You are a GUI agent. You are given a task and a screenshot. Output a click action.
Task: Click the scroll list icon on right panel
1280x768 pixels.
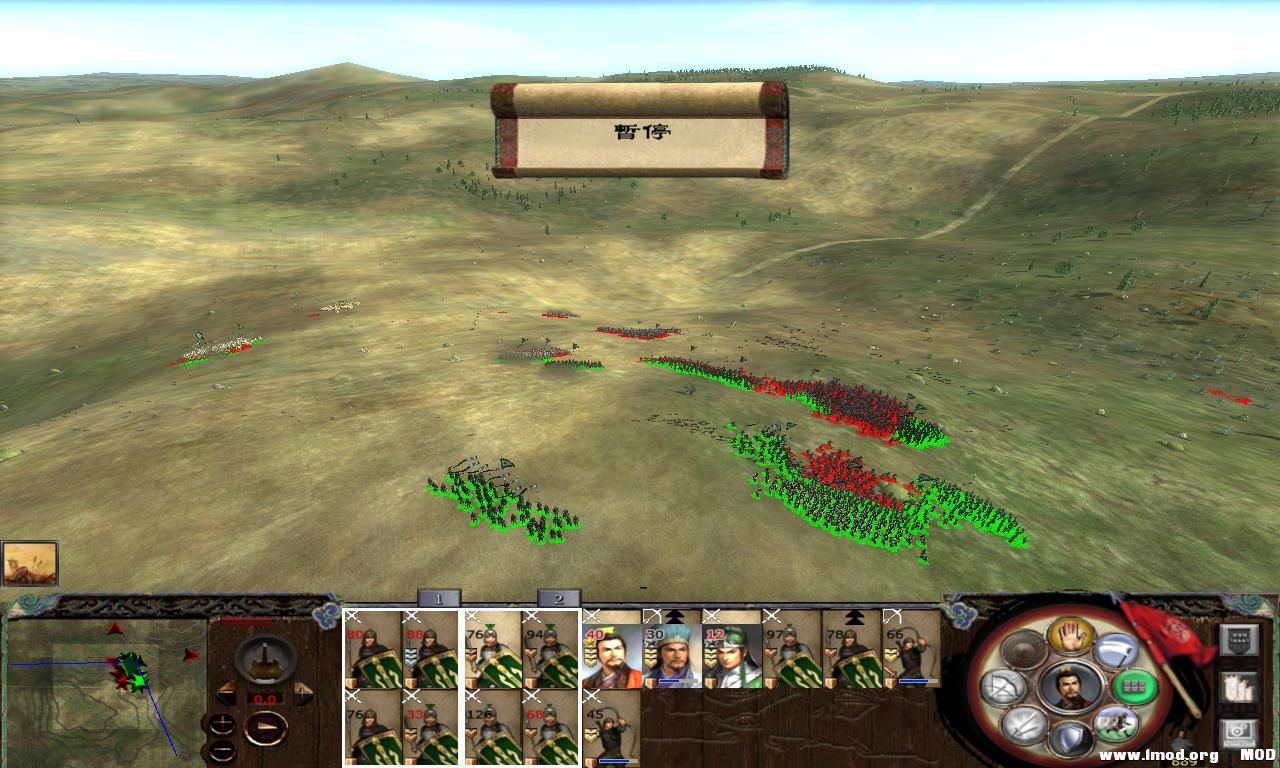point(1240,688)
